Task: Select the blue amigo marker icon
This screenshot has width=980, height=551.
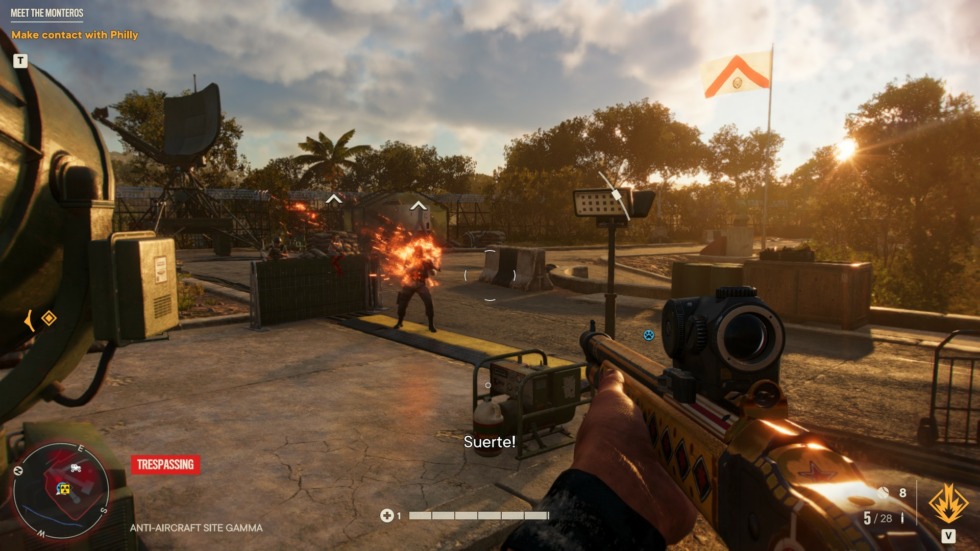Action: tap(648, 335)
